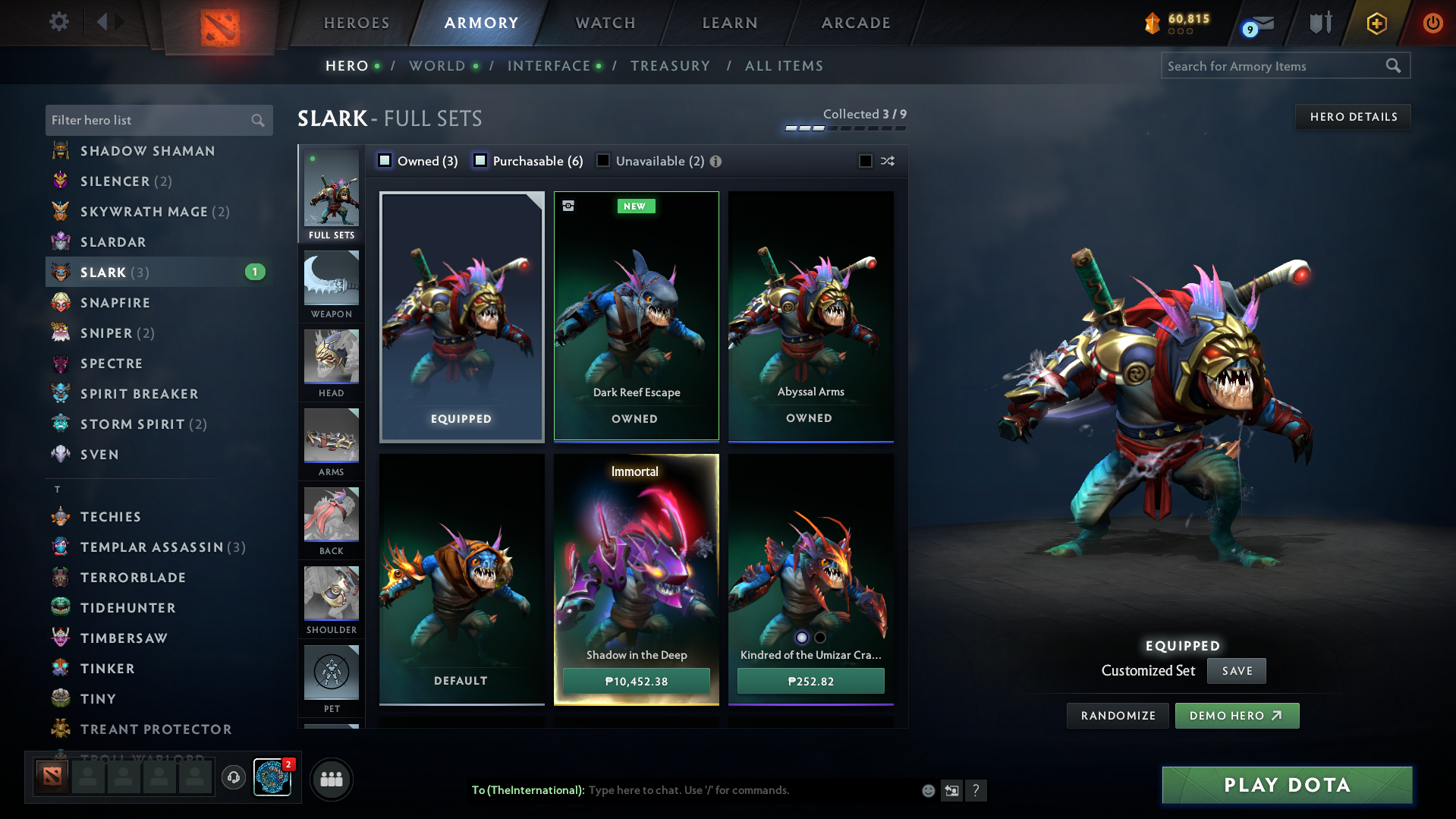This screenshot has height=819, width=1456.
Task: Toggle the Owned items filter
Action: coord(385,160)
